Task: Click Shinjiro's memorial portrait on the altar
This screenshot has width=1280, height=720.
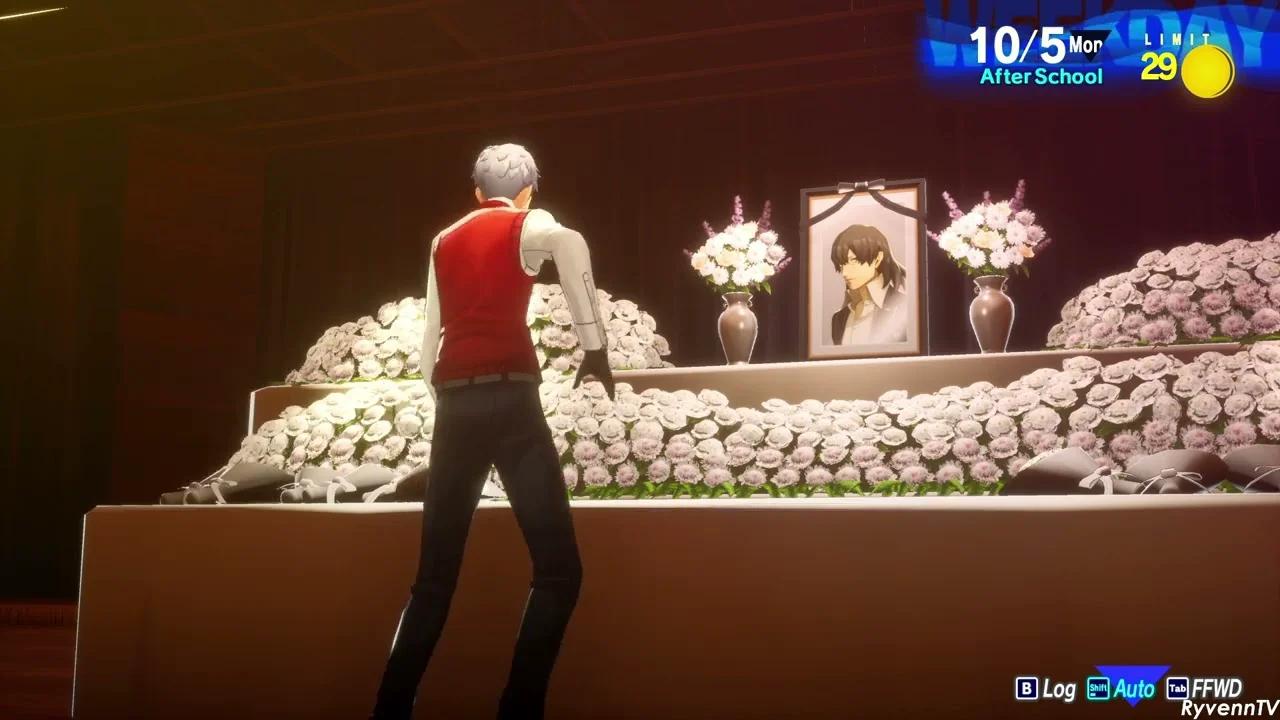Action: pos(864,265)
